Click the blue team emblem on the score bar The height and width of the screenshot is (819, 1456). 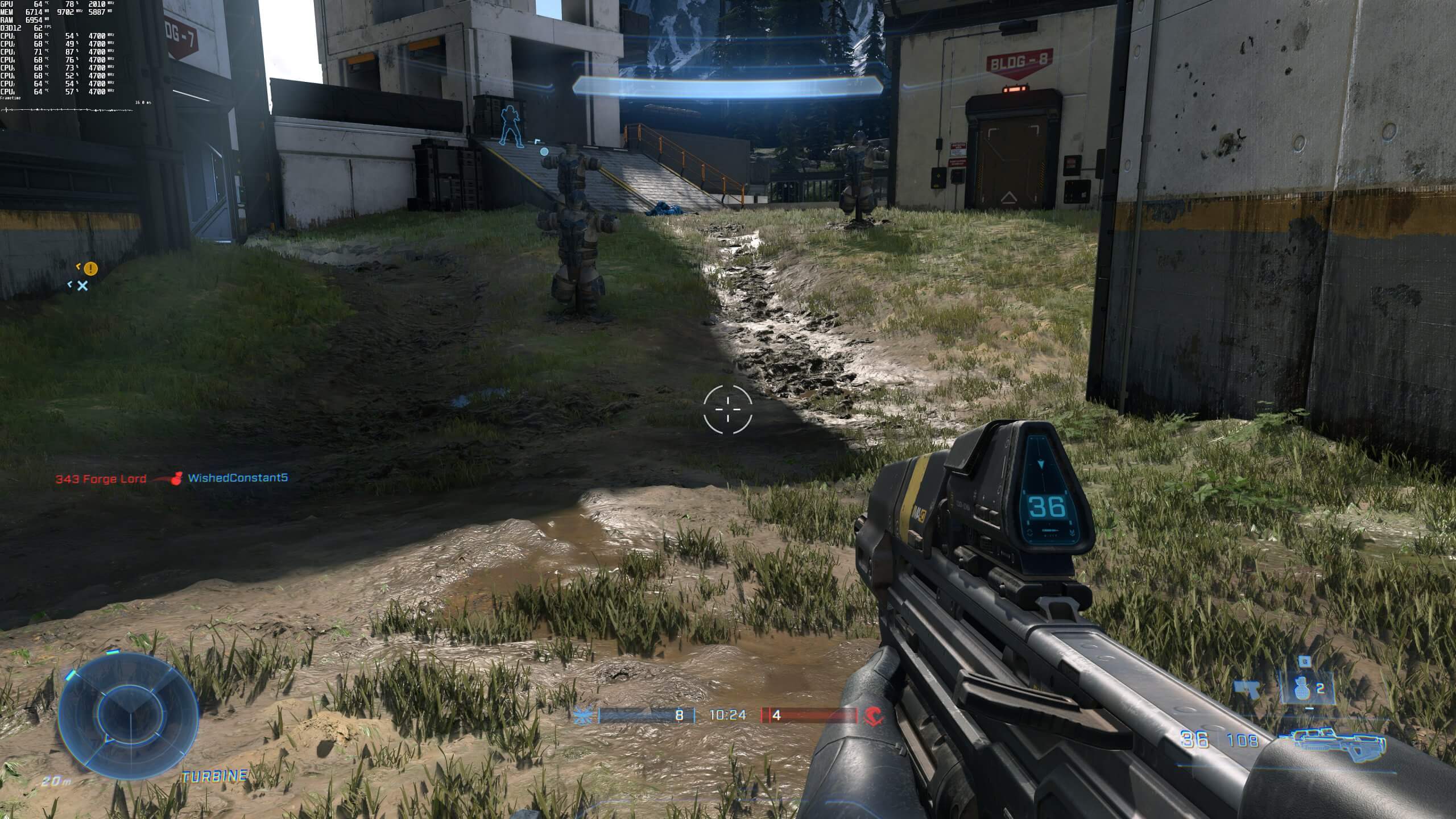pos(583,714)
